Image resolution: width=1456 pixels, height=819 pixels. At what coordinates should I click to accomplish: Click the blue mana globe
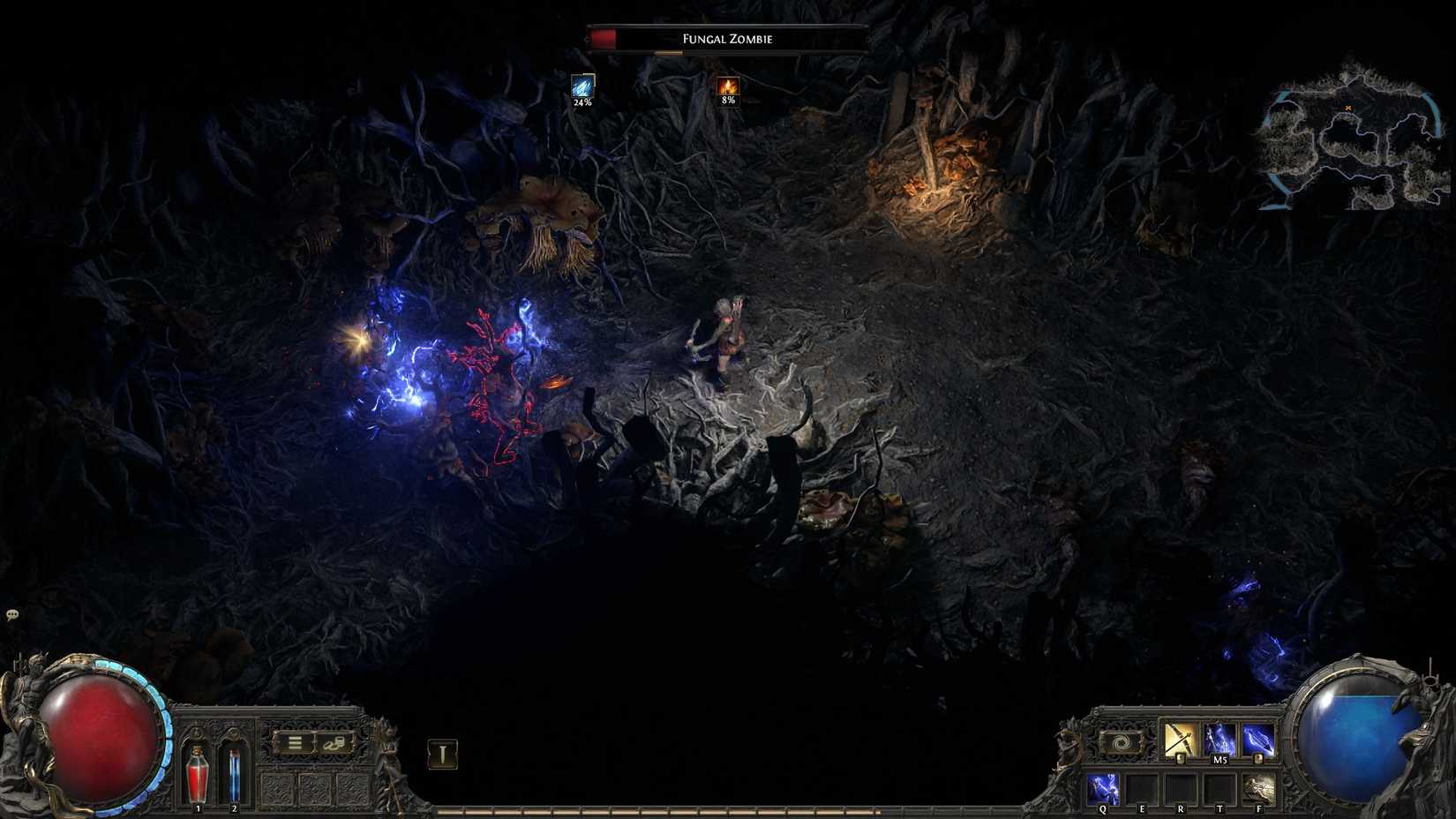coord(1353,733)
